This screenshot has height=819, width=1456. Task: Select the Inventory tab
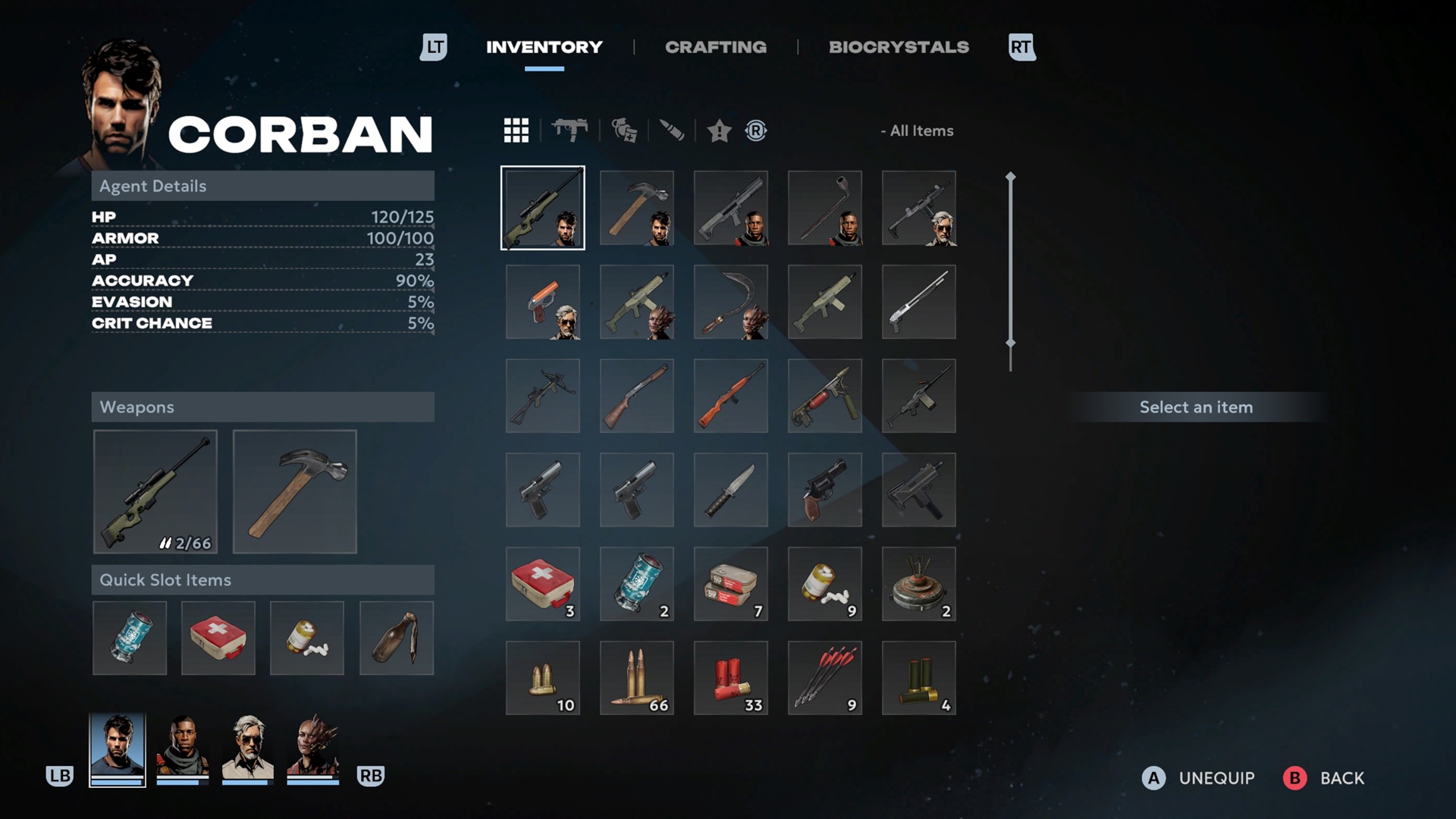tap(544, 47)
